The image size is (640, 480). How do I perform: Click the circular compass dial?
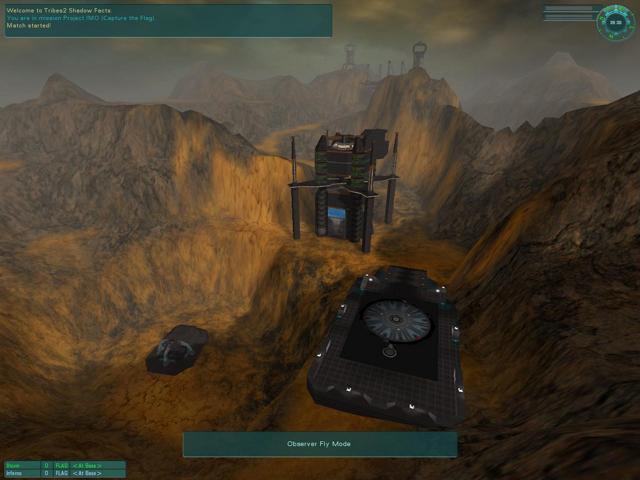[614, 22]
